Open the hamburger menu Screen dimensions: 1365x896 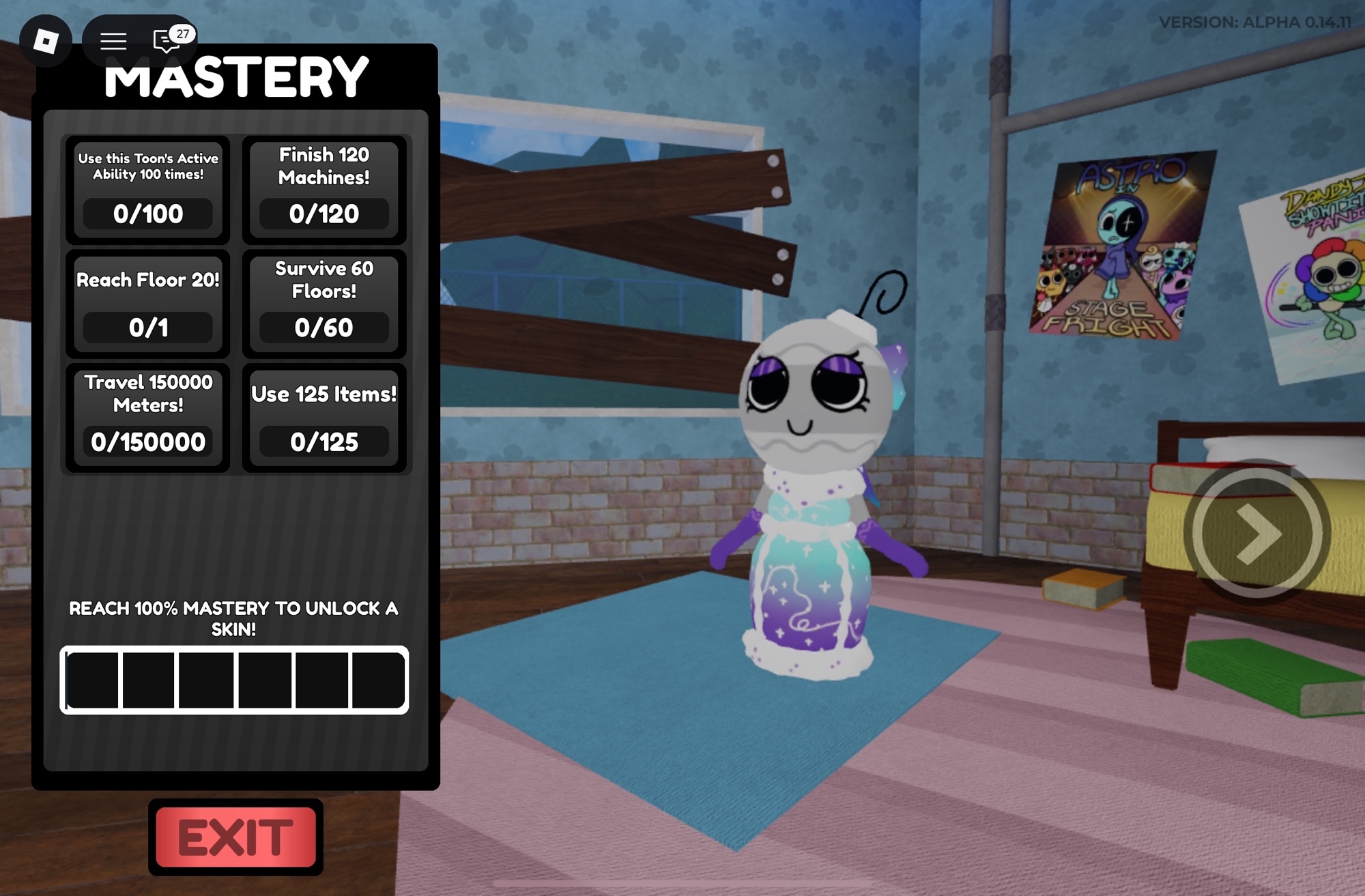113,41
